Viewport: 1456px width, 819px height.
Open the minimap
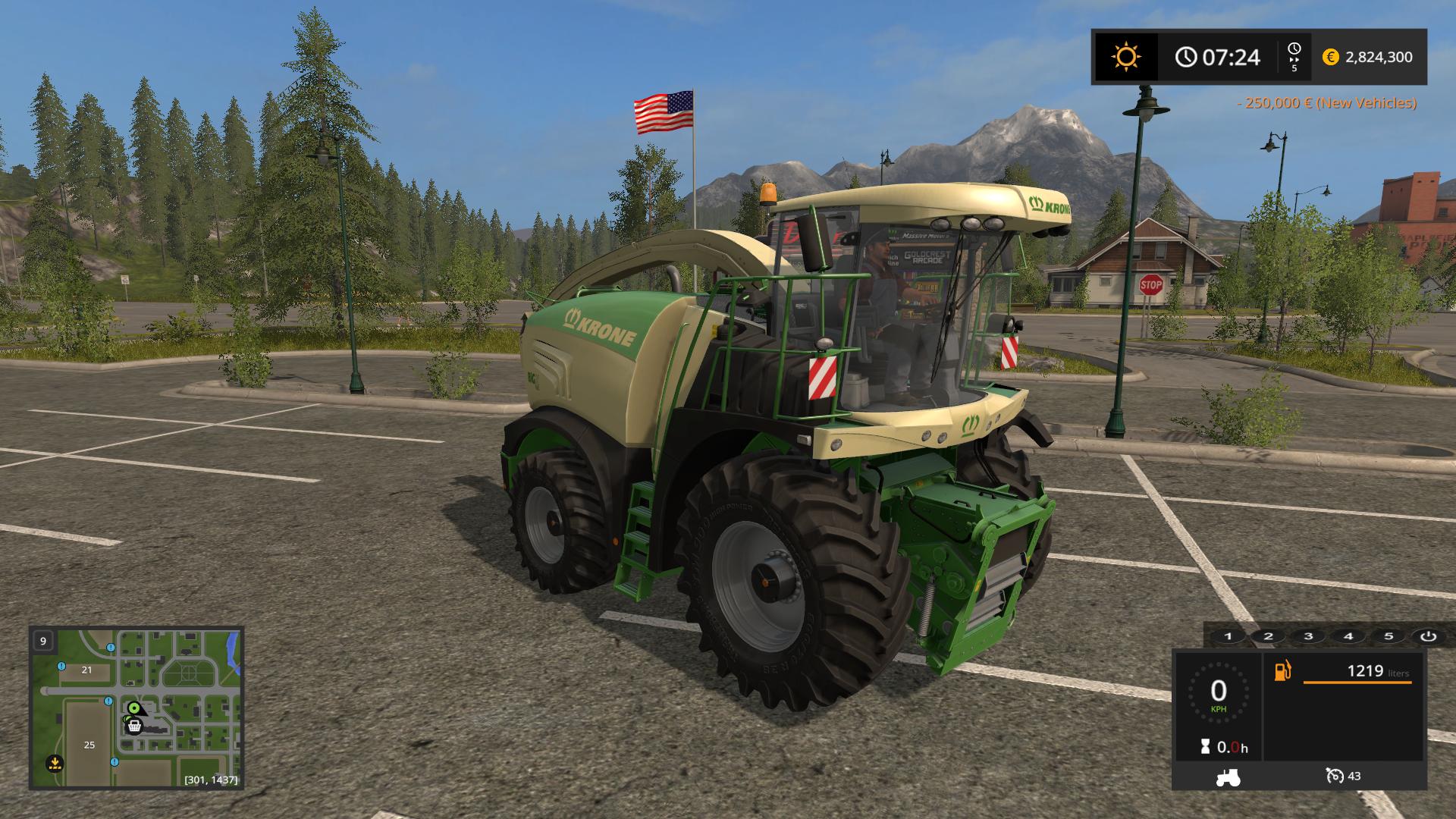click(x=136, y=707)
